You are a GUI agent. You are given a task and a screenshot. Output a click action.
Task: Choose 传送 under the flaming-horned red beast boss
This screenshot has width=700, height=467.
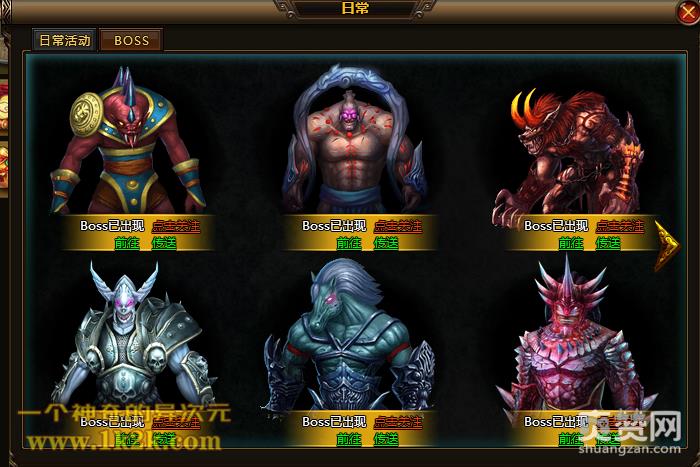608,243
